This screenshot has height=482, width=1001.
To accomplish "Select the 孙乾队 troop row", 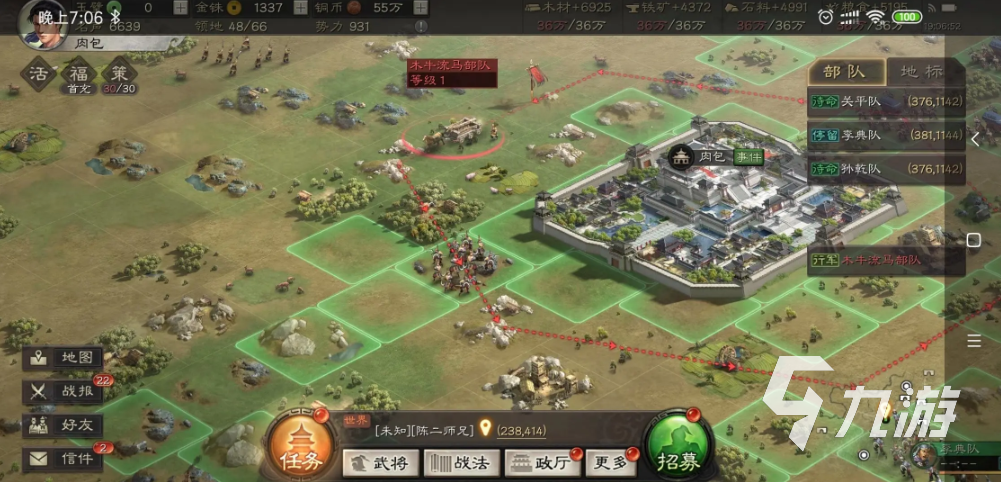I will (886, 169).
